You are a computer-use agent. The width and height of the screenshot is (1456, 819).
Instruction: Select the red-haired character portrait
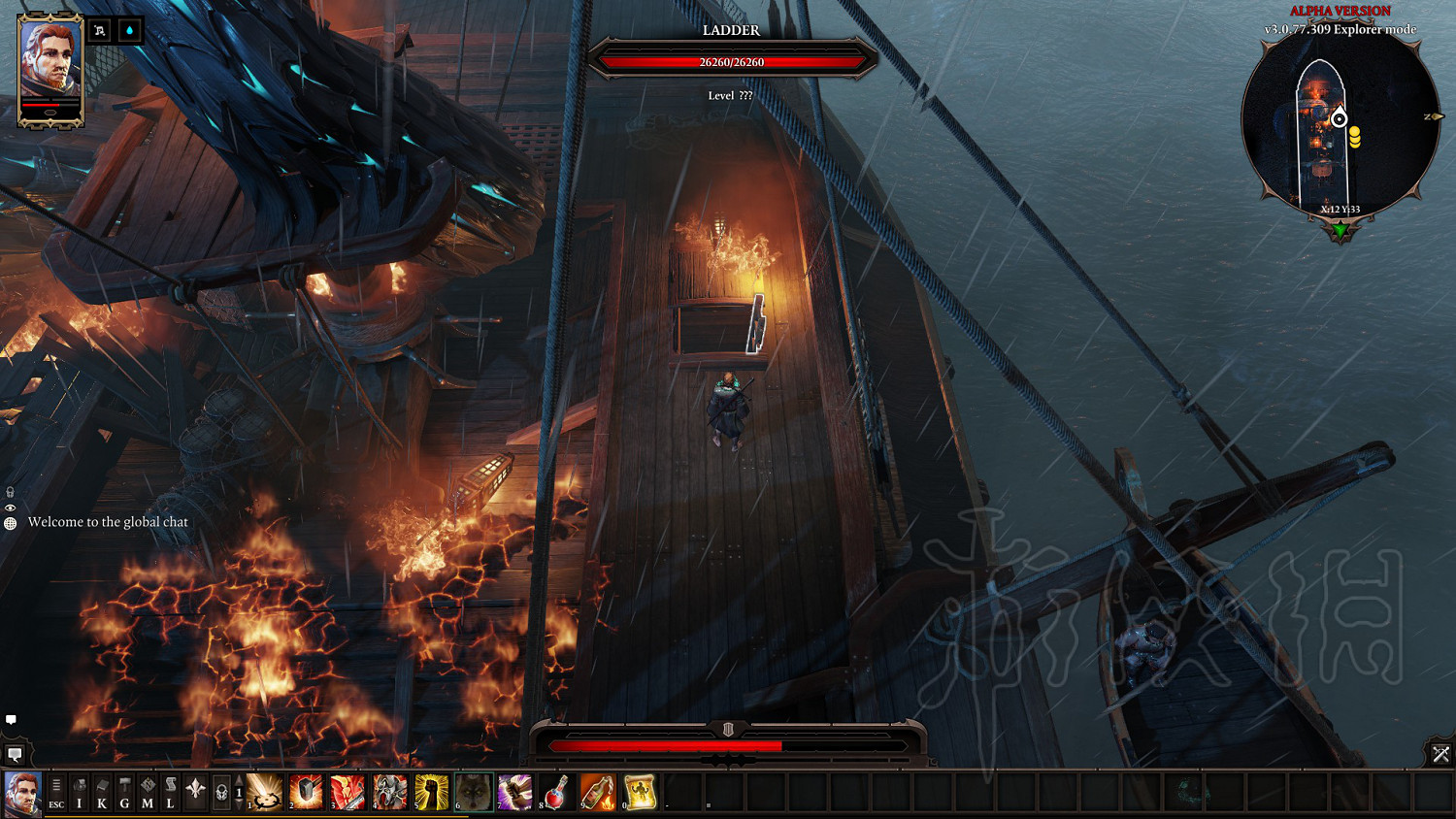click(50, 68)
